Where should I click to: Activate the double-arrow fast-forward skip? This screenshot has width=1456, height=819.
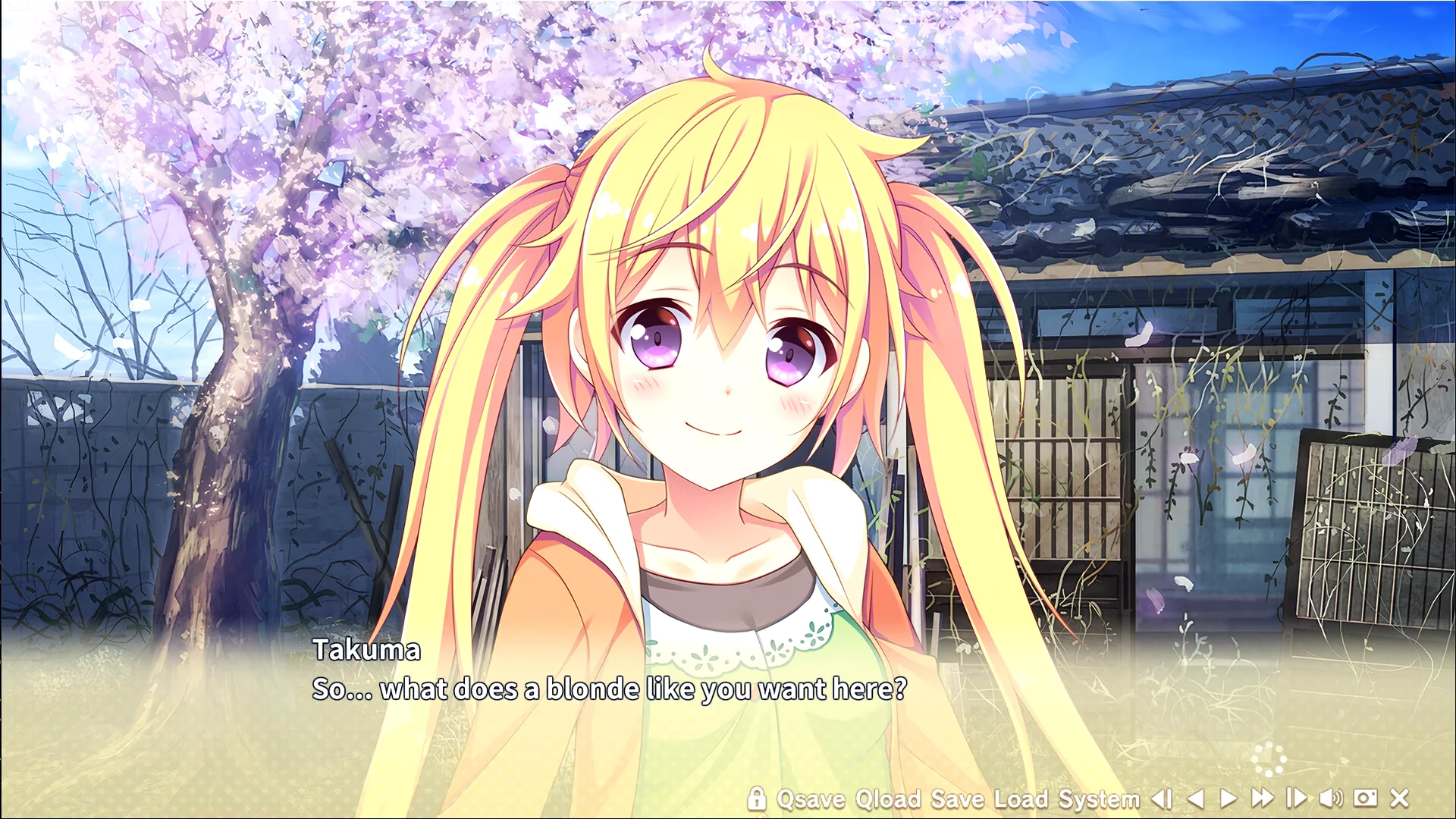[x=1263, y=799]
